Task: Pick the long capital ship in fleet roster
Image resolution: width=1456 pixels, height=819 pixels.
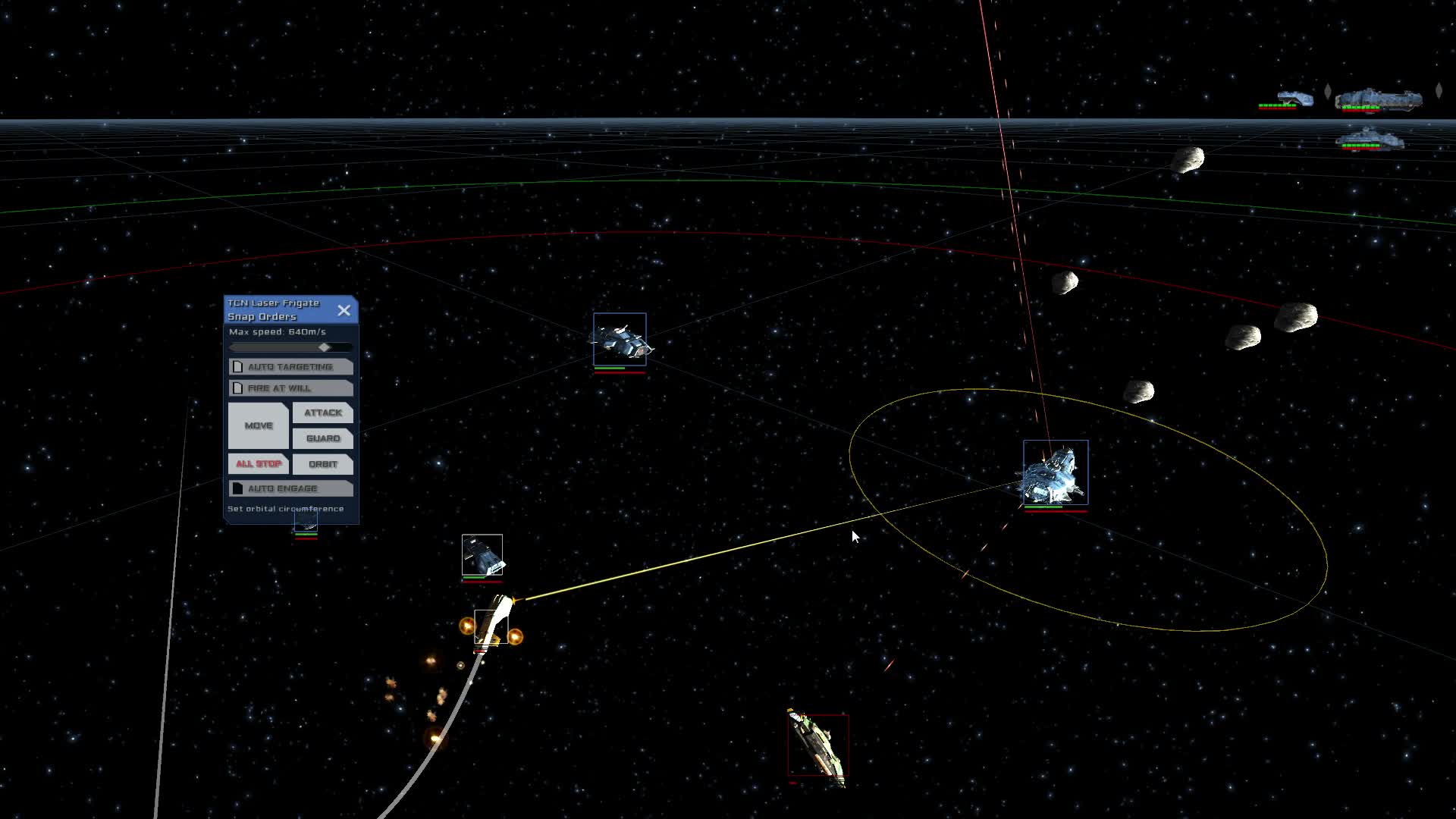Action: [1378, 99]
